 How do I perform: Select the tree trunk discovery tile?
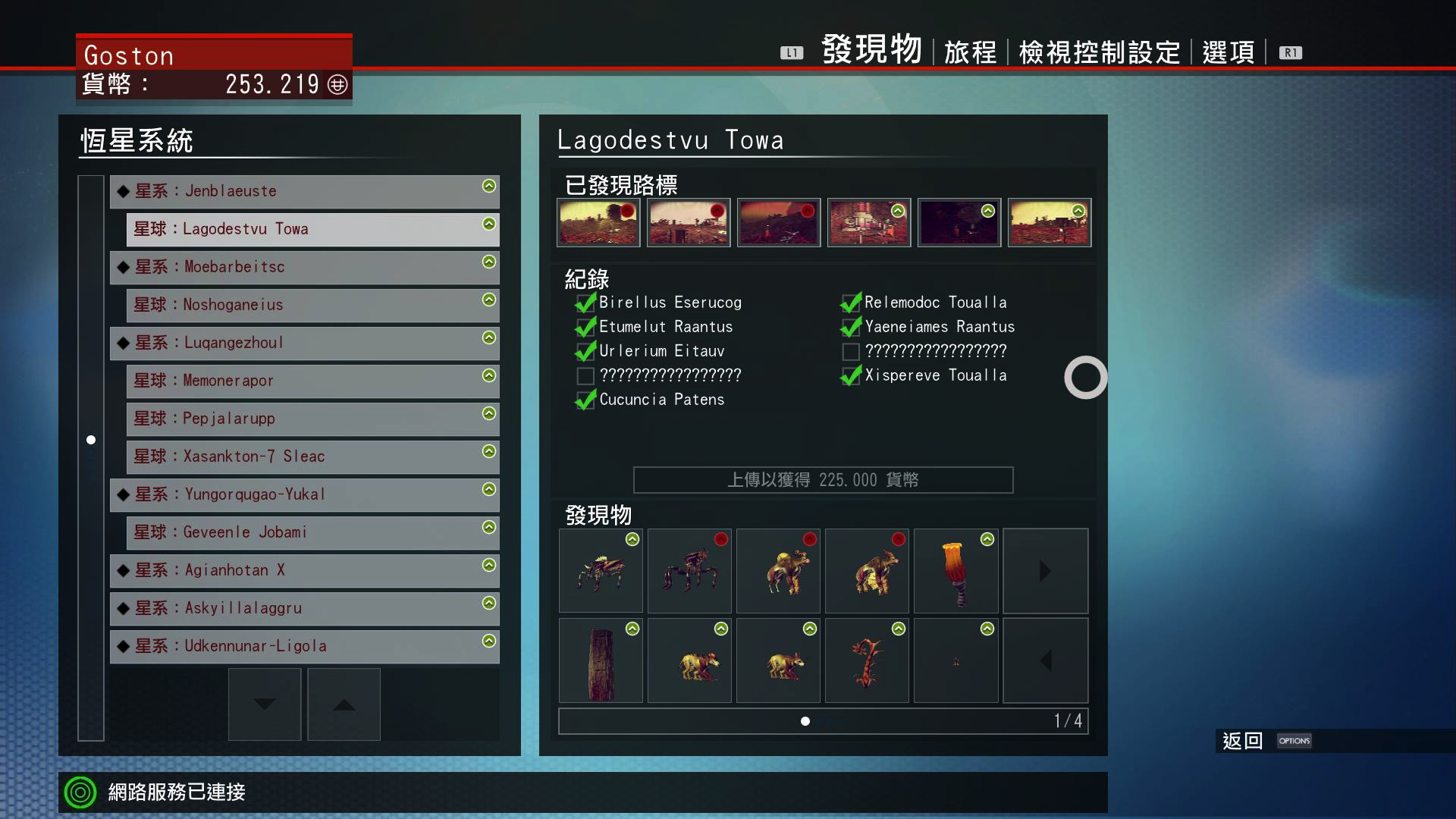coord(601,661)
